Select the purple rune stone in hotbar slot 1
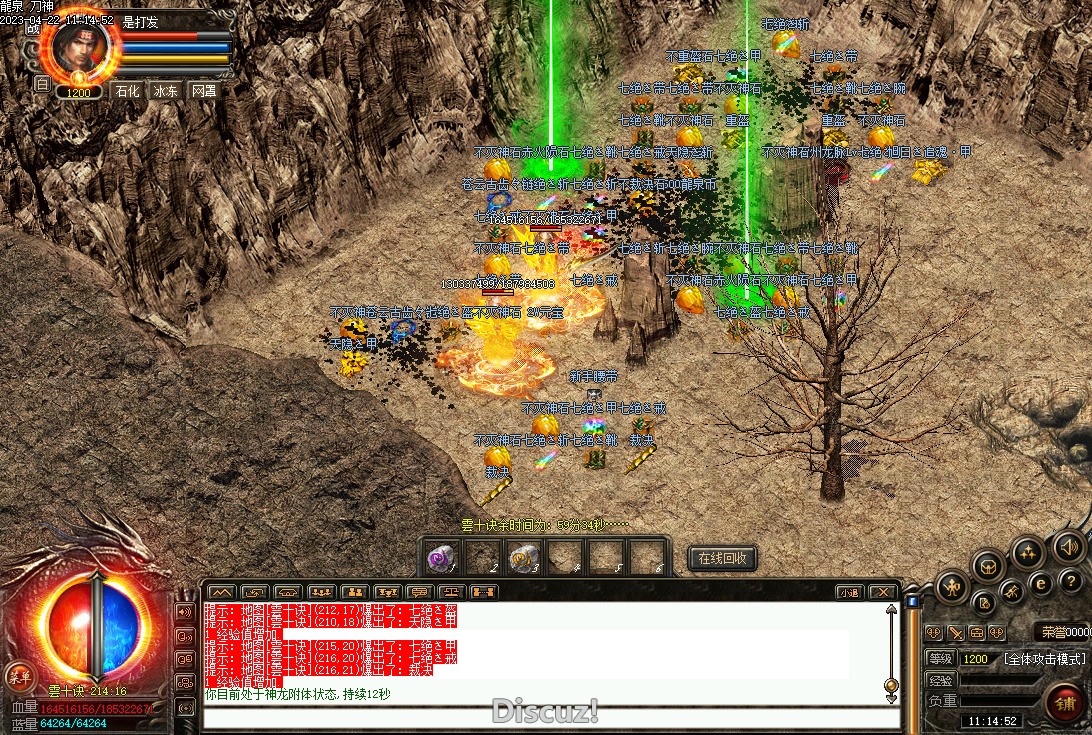The width and height of the screenshot is (1092, 735). [441, 558]
